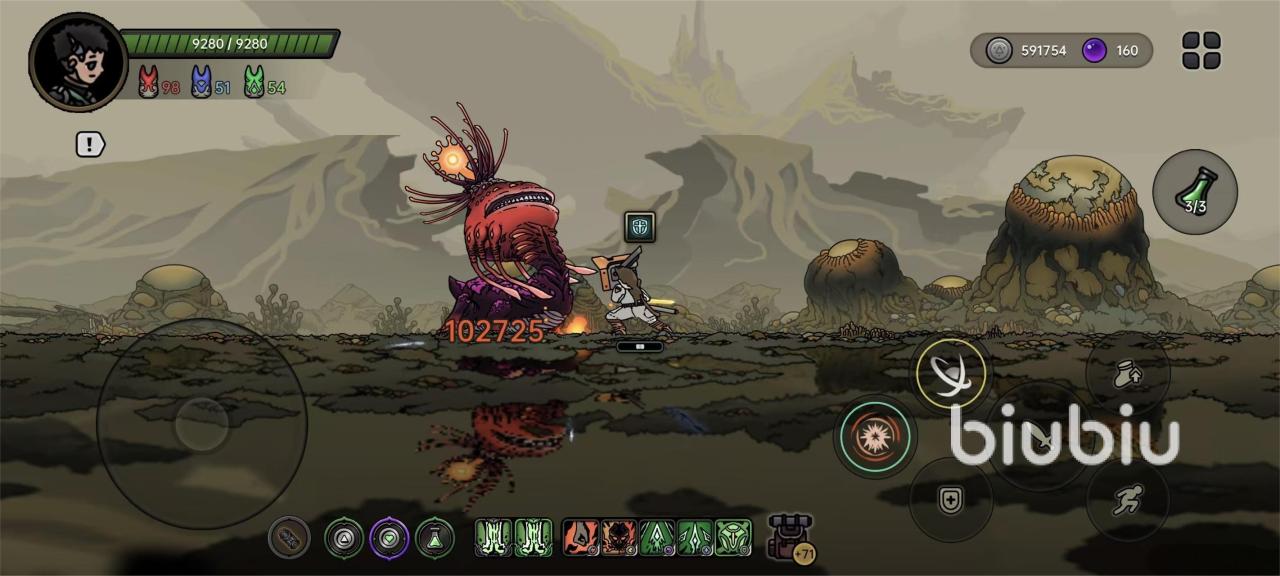Use the yellow-ringed spinning slash skill
The width and height of the screenshot is (1280, 576).
pyautogui.click(x=951, y=374)
